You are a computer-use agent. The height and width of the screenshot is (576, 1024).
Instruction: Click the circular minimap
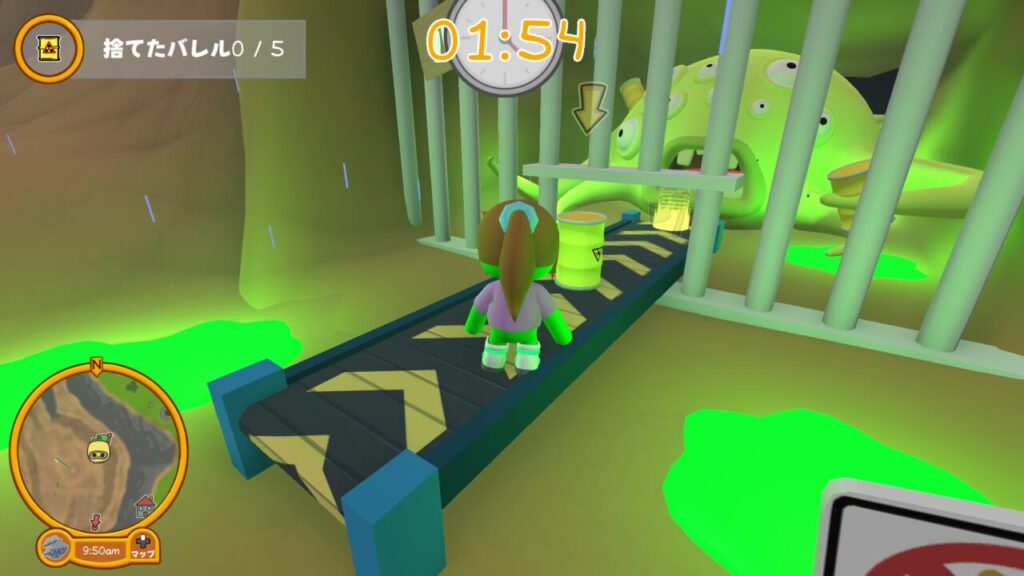97,446
